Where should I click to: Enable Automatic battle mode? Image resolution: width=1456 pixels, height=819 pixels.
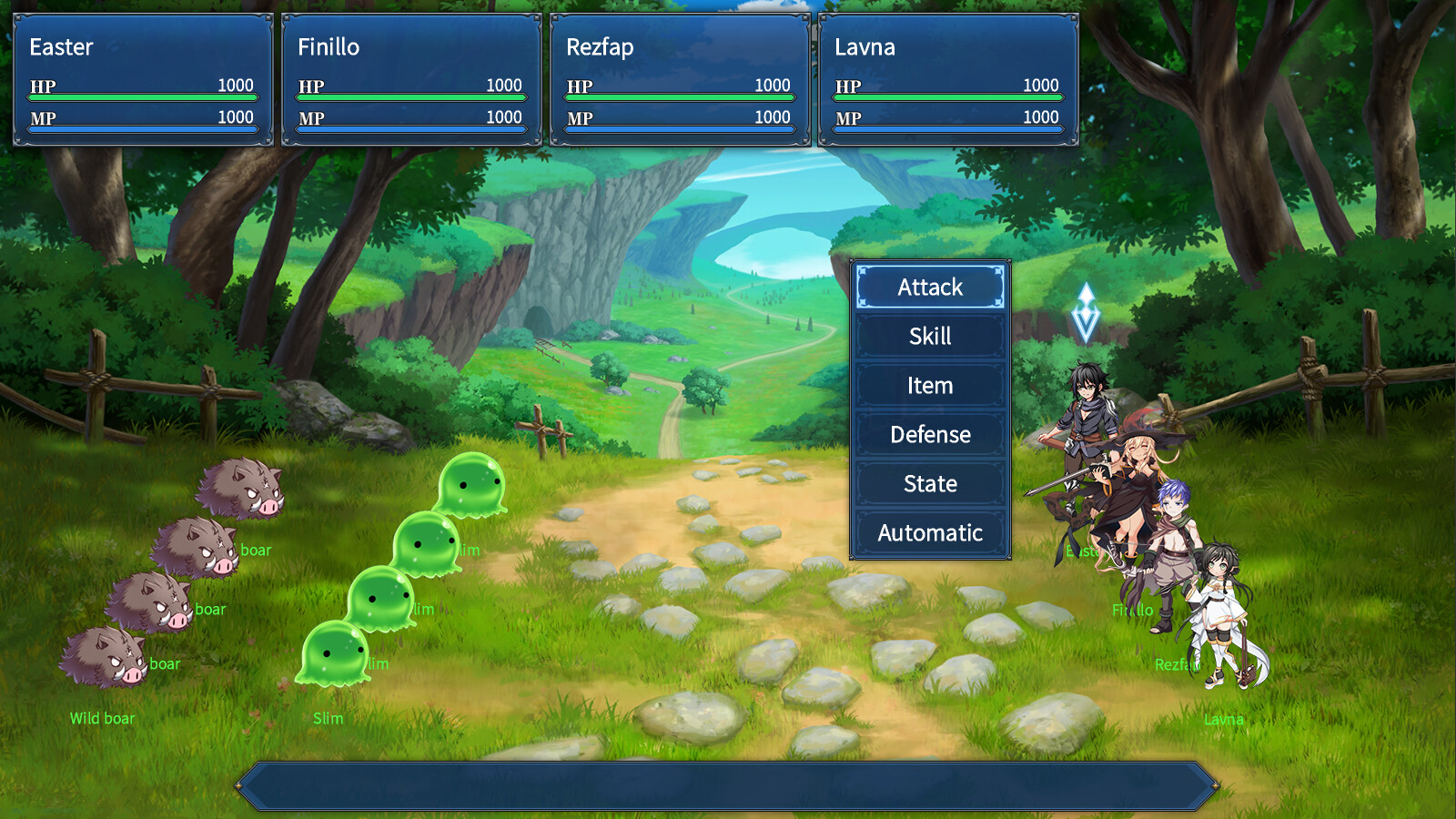[x=929, y=532]
